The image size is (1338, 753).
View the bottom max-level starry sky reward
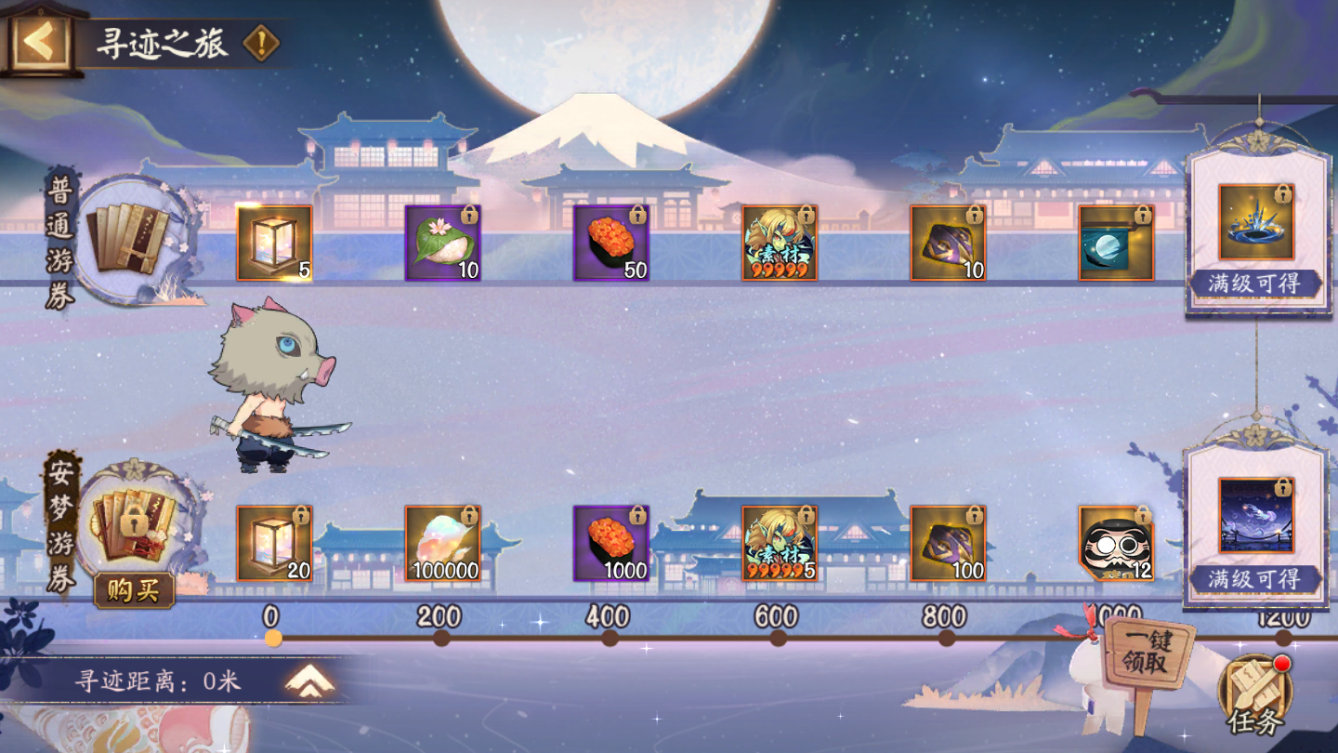1255,516
